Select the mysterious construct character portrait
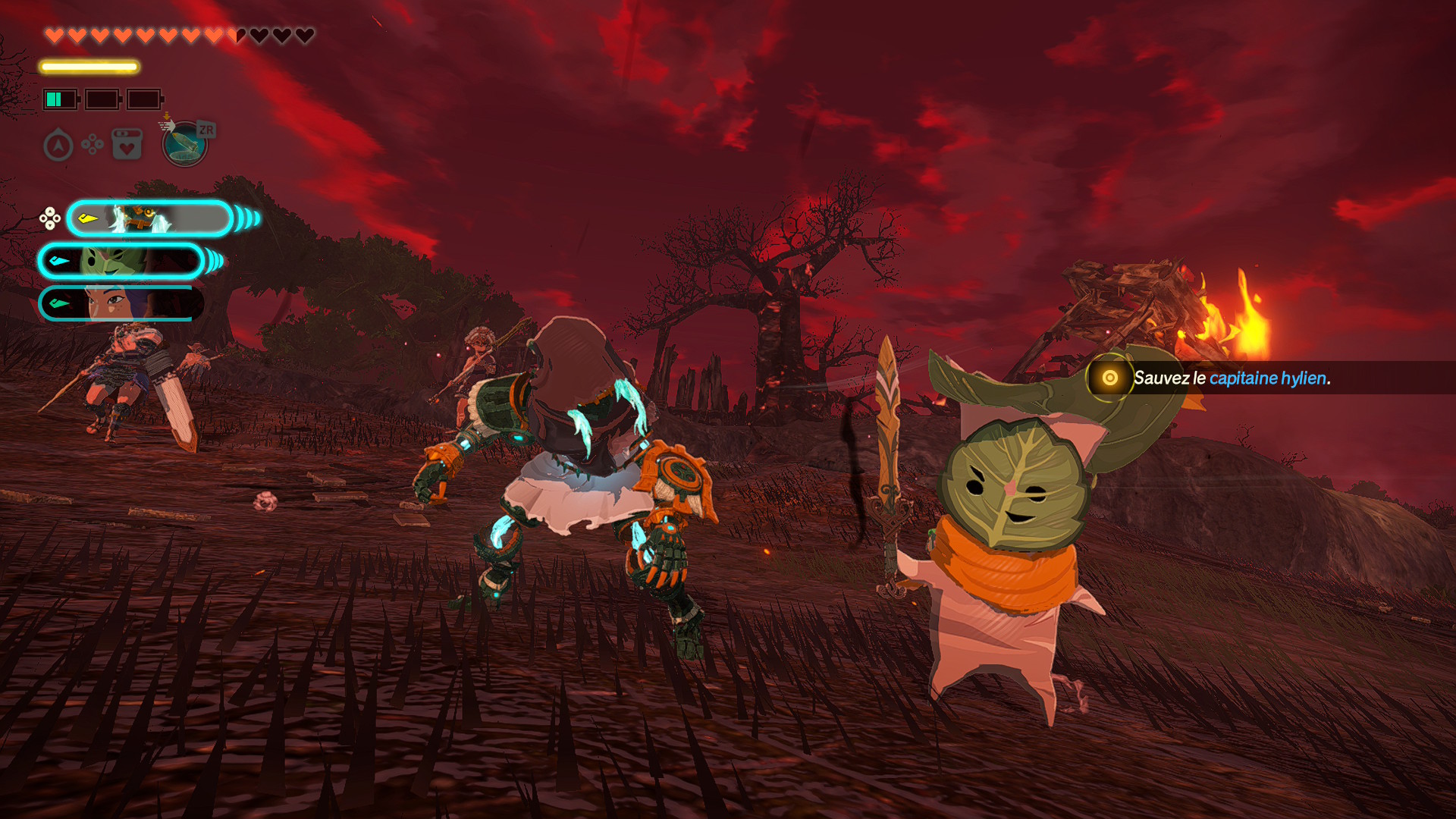This screenshot has height=819, width=1456. pos(149,219)
